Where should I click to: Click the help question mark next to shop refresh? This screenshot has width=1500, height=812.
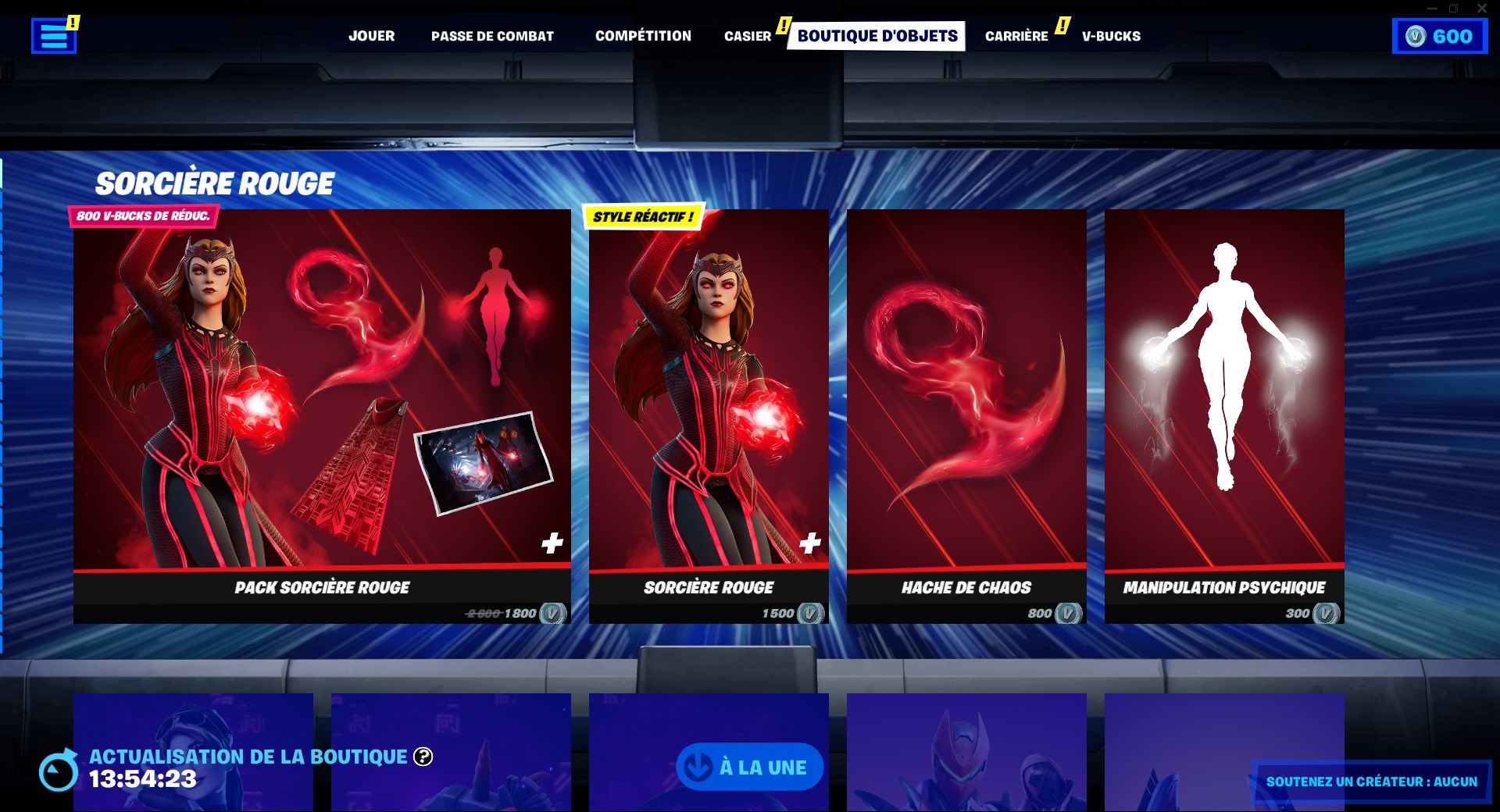(x=423, y=757)
